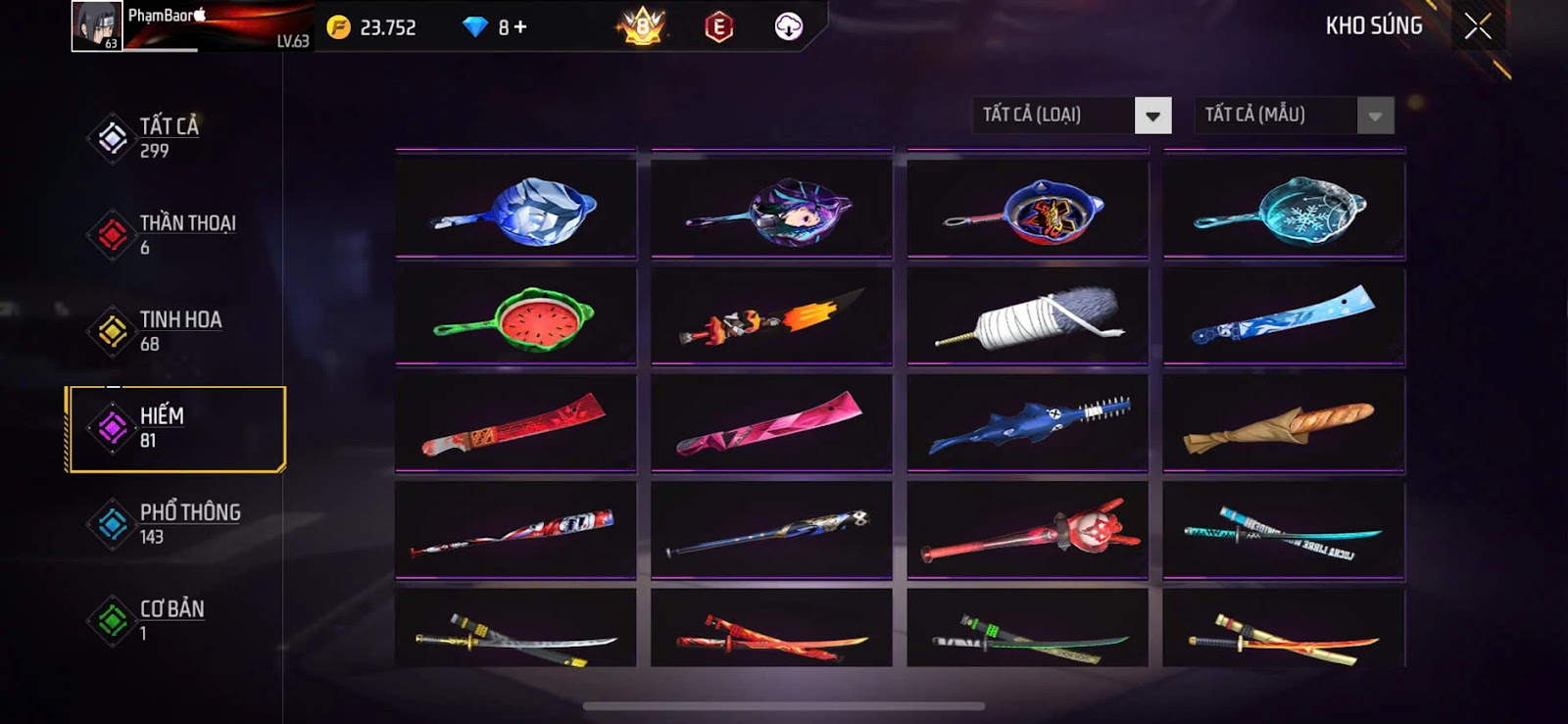Choose the anime girl pan skin
Image resolution: width=1568 pixels, height=724 pixels.
tap(771, 210)
